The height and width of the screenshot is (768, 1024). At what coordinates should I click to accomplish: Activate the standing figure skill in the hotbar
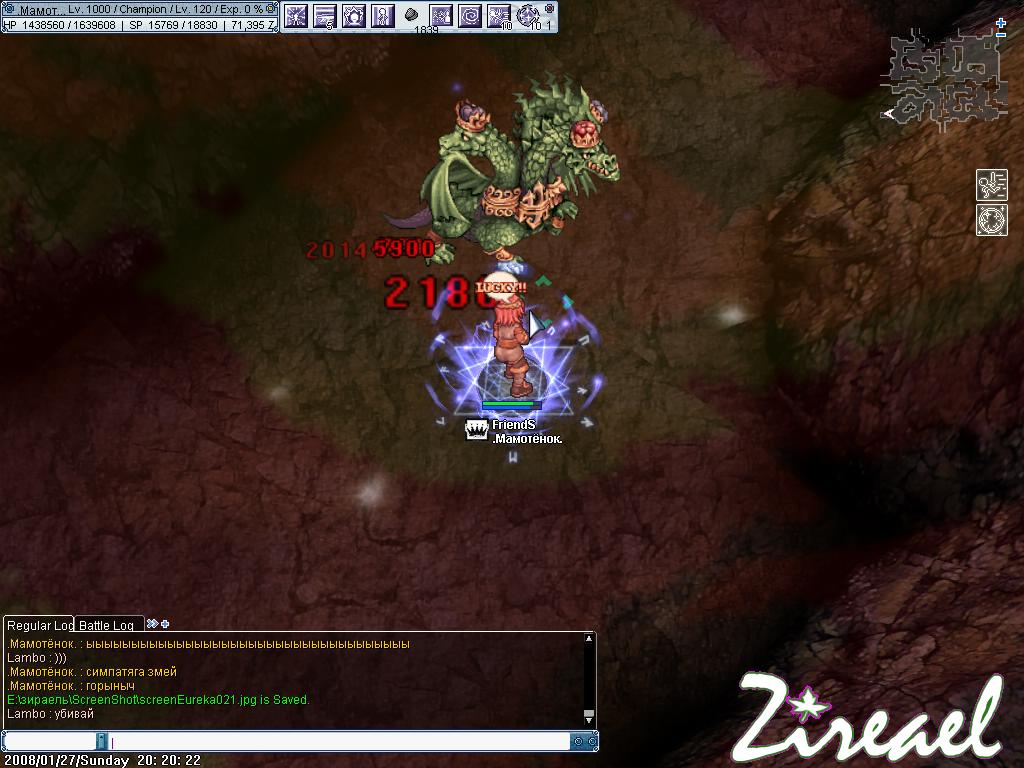pyautogui.click(x=382, y=15)
